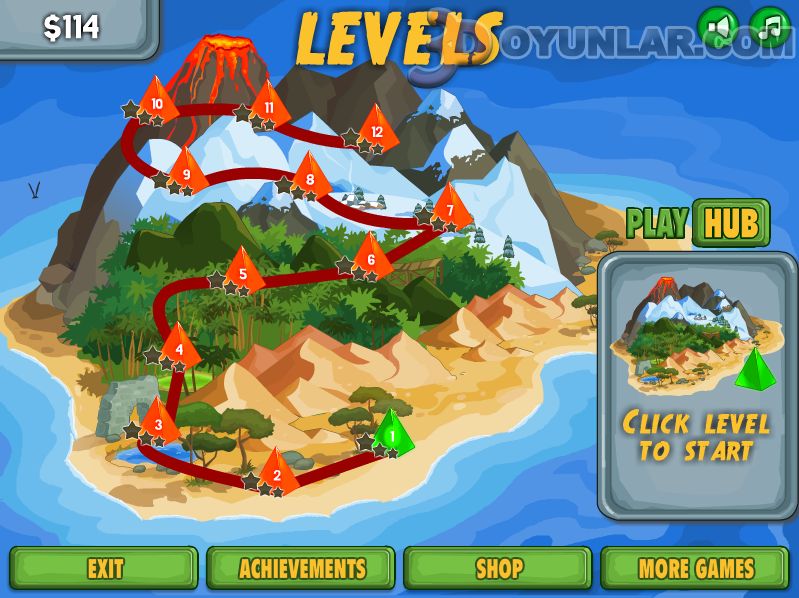Screen dimensions: 799x598
Task: Select level 3 pyramid marker
Action: 158,422
